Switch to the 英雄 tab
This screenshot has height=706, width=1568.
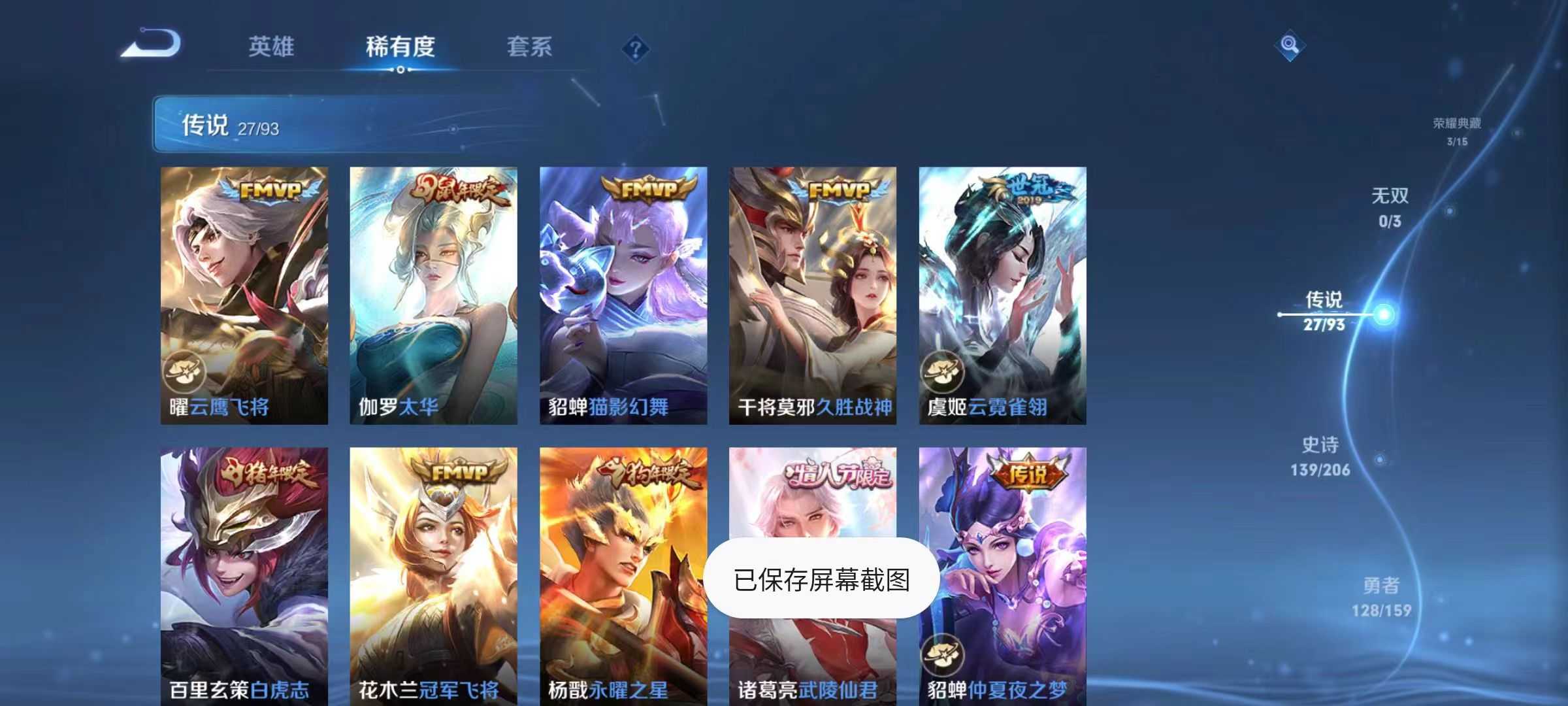pos(272,46)
